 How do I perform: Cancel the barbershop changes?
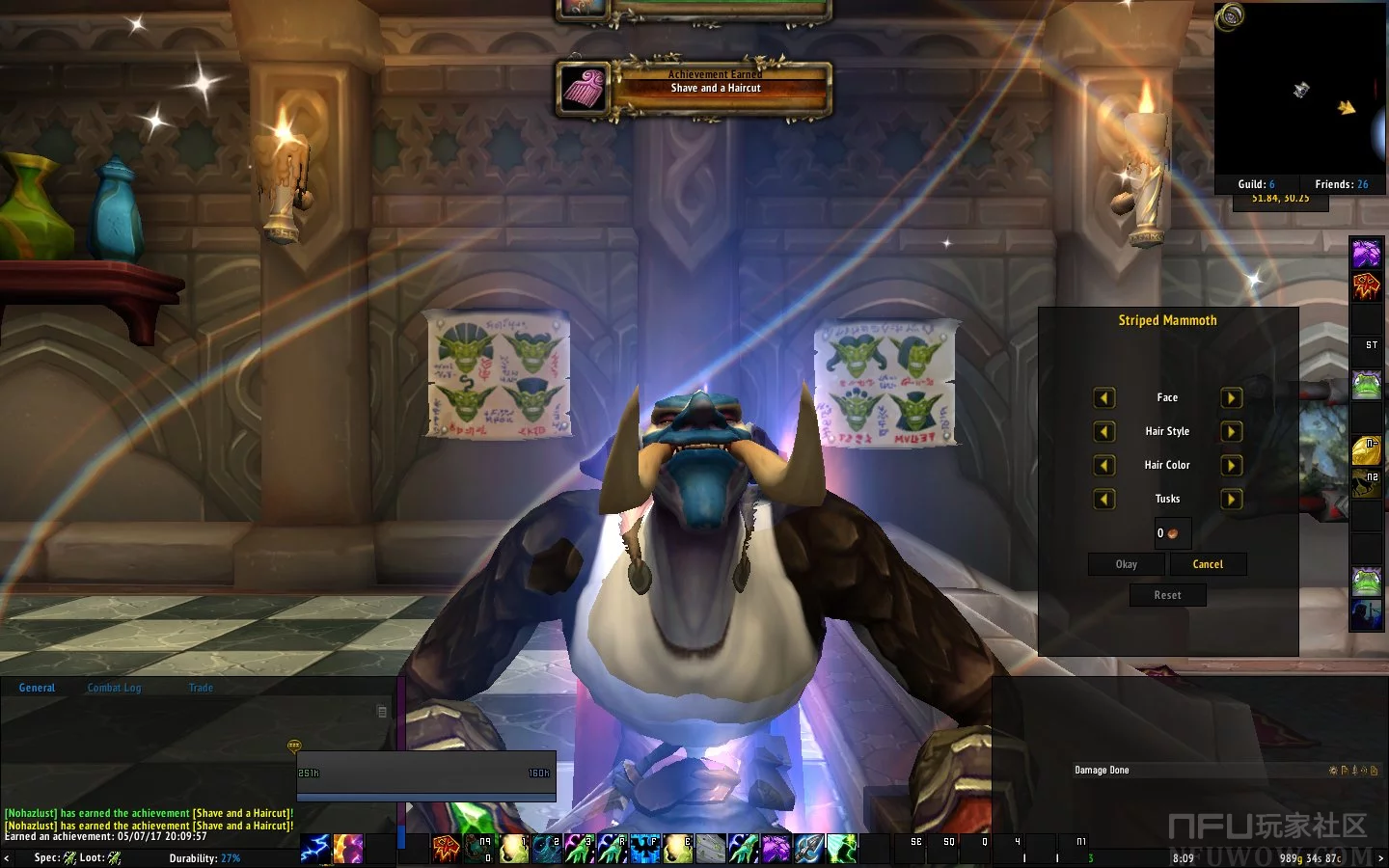click(x=1208, y=564)
